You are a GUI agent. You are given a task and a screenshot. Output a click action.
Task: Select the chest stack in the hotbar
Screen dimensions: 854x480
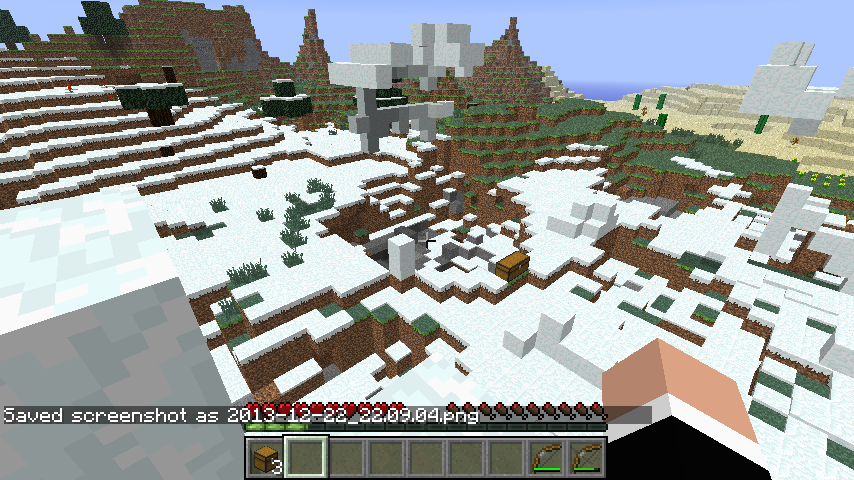(x=266, y=459)
